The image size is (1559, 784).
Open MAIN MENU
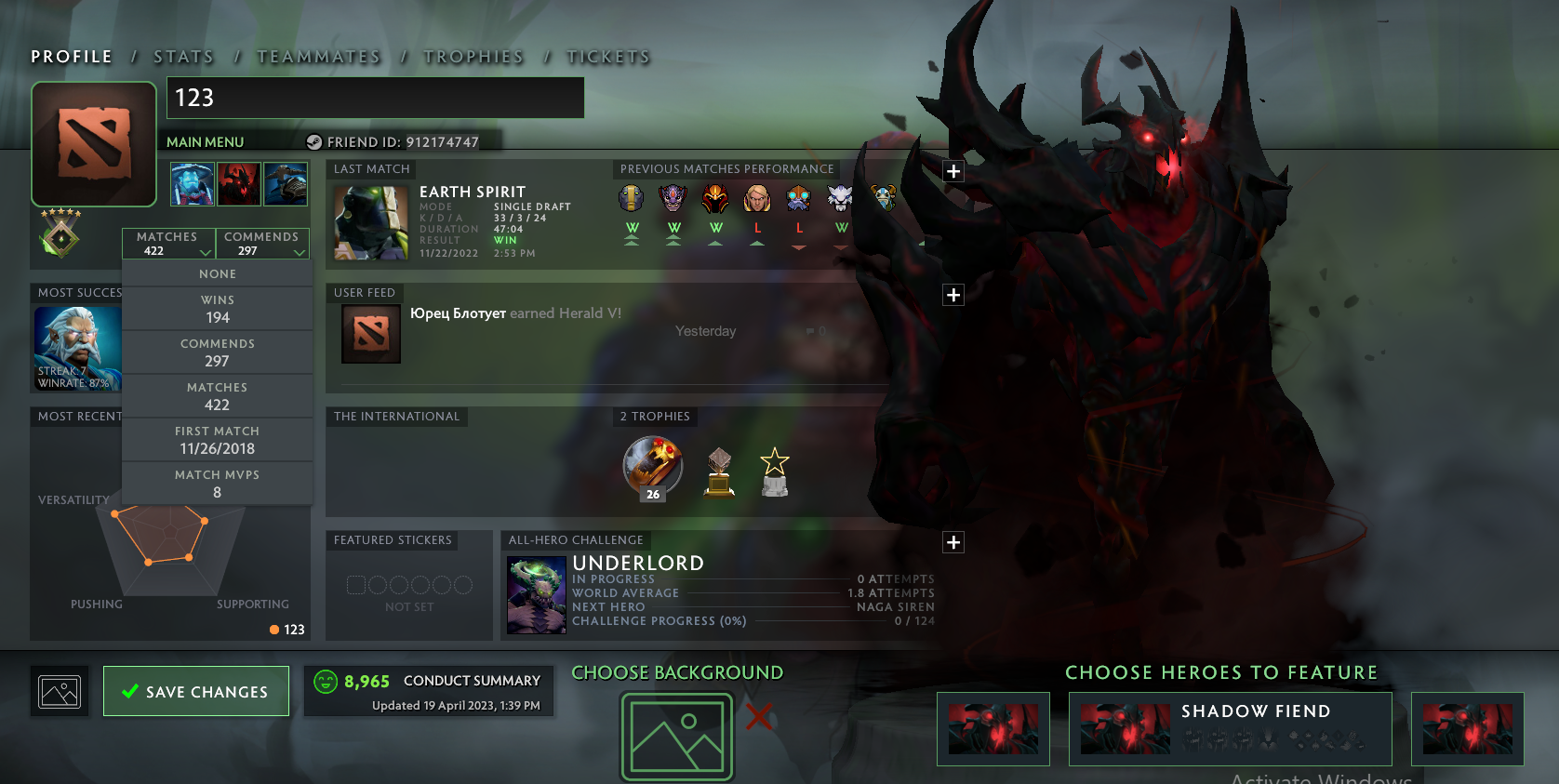click(205, 141)
